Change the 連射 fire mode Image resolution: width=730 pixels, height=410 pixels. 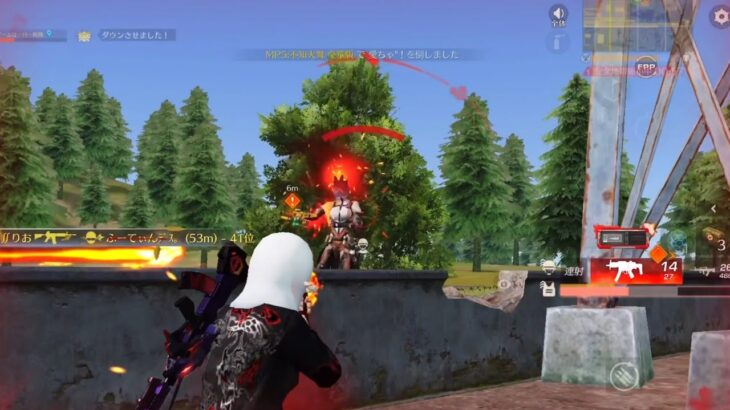tap(570, 271)
